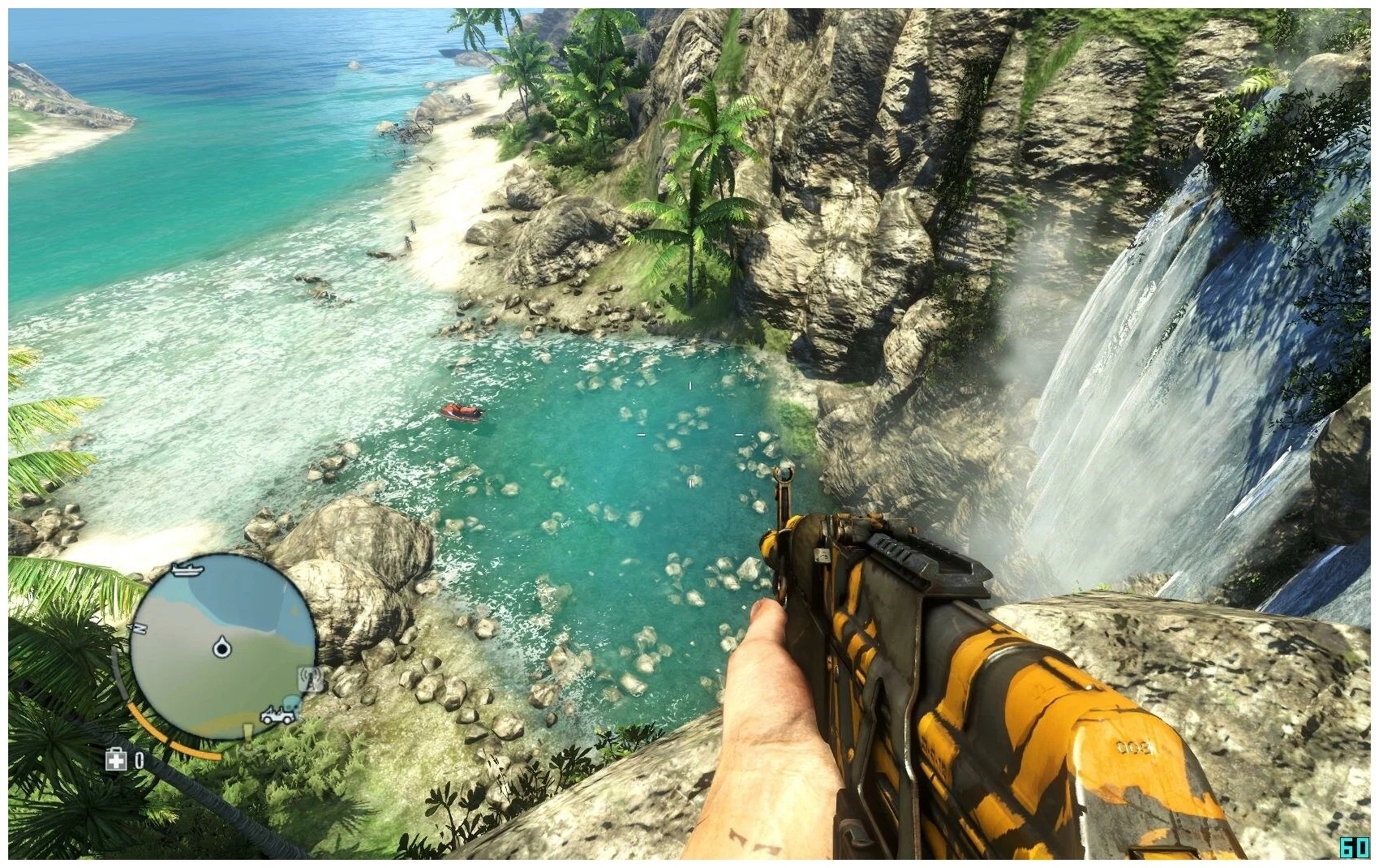1379x868 pixels.
Task: Select the boat icon on the minimap
Action: [187, 569]
